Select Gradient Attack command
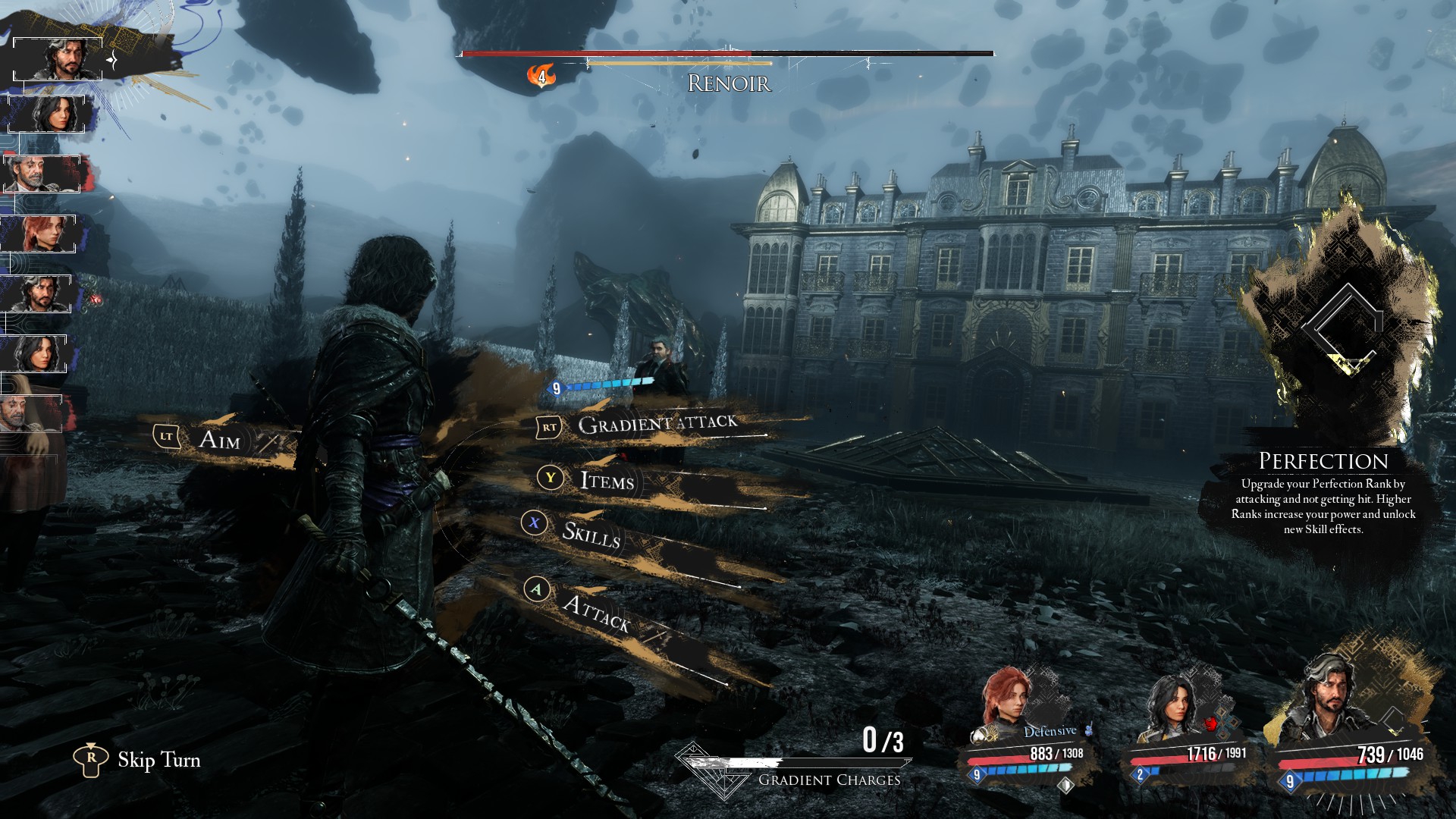The height and width of the screenshot is (819, 1456). click(x=657, y=424)
